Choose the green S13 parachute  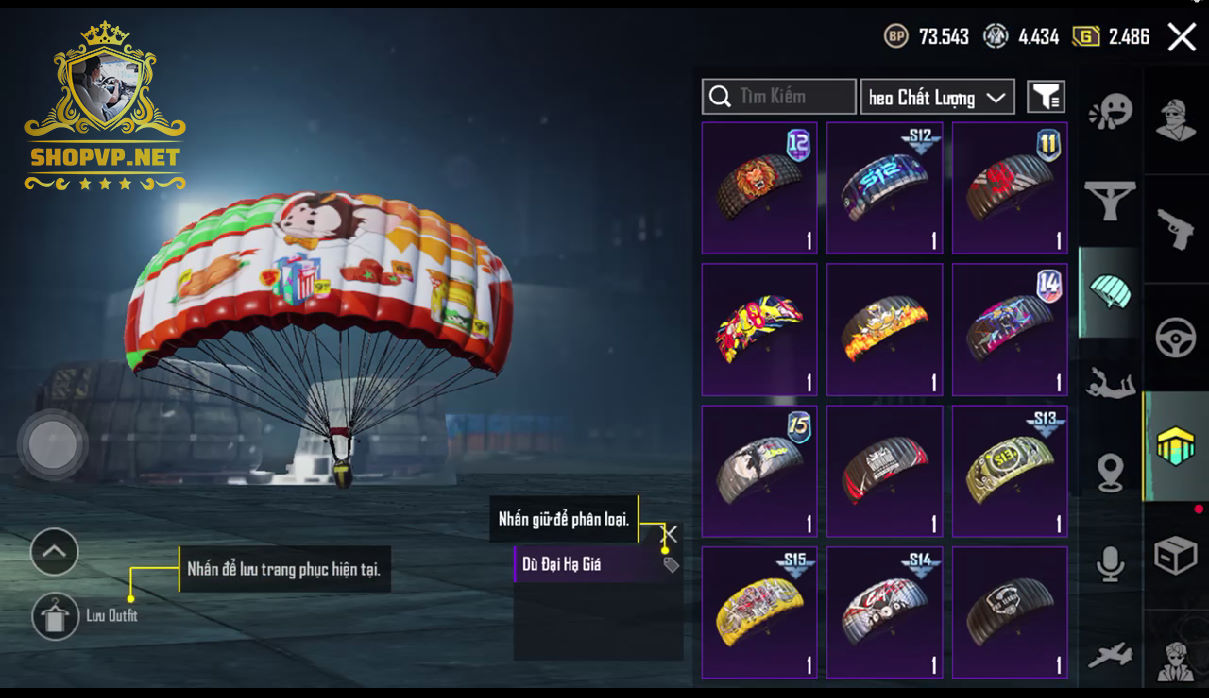click(1009, 471)
